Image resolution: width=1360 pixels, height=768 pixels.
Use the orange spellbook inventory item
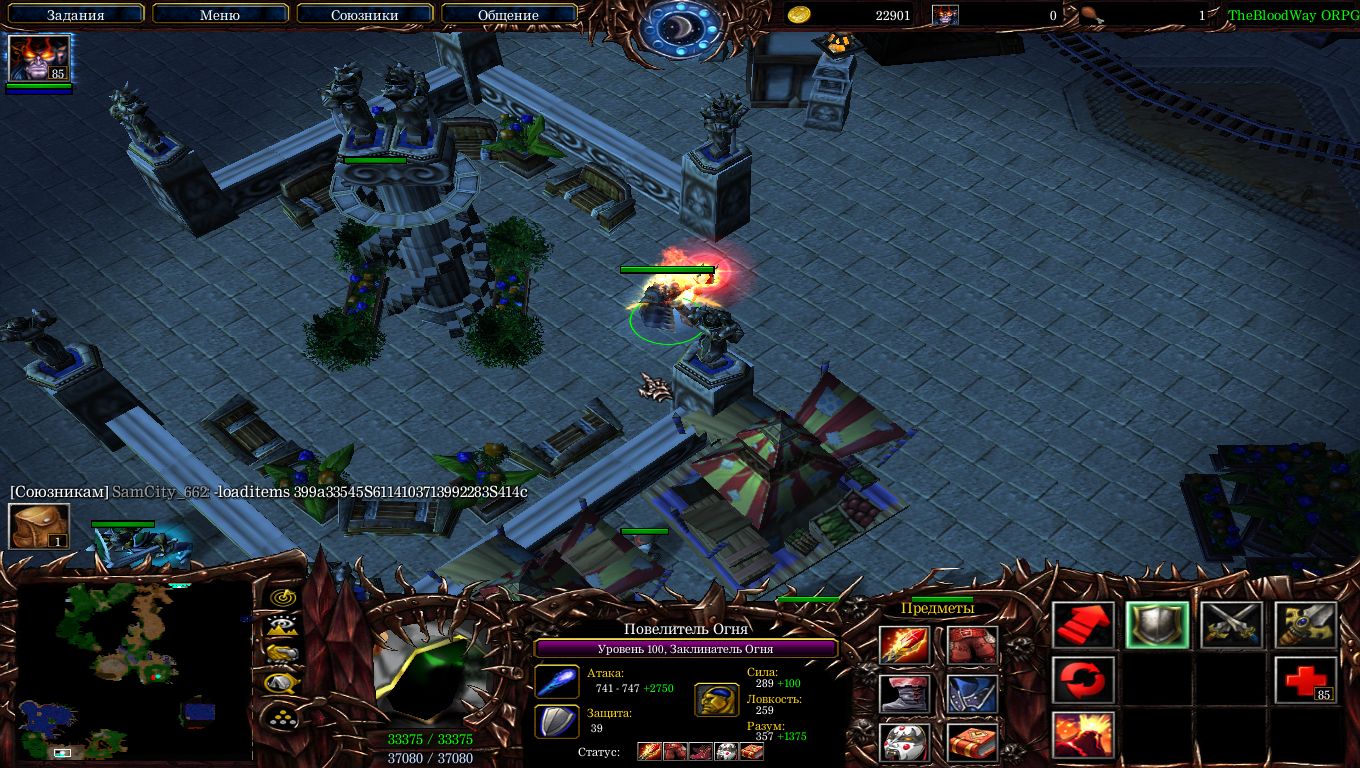(972, 742)
